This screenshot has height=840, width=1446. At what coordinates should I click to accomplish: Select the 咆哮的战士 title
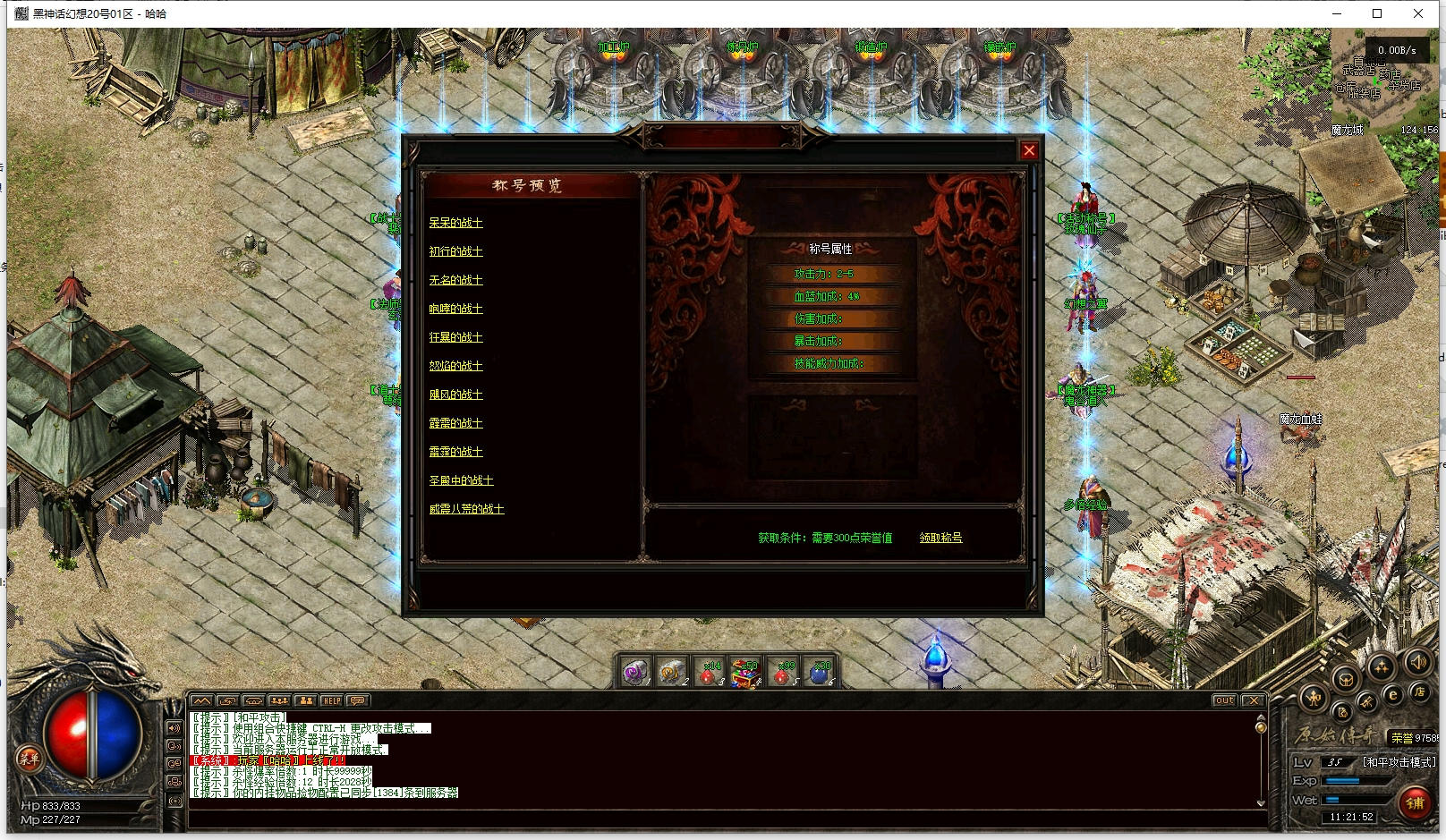455,309
